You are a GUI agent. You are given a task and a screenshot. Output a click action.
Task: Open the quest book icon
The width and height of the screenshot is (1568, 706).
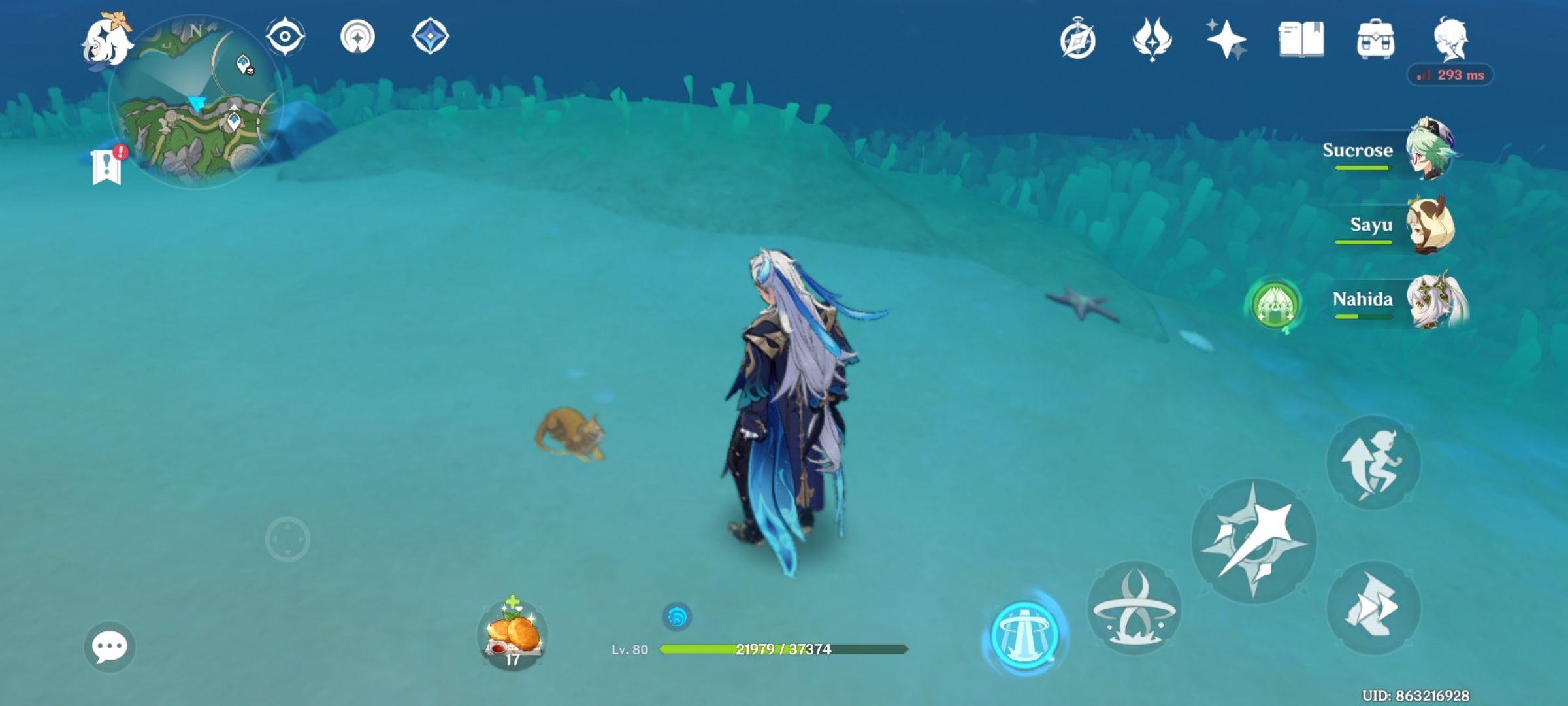point(1302,41)
